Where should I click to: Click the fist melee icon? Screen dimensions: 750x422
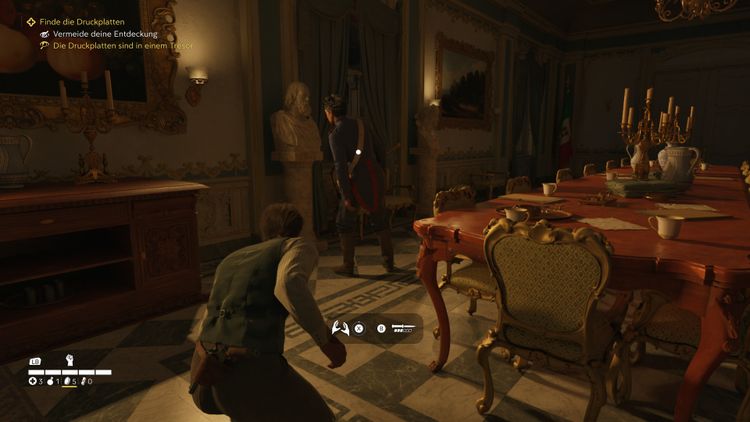[69, 360]
